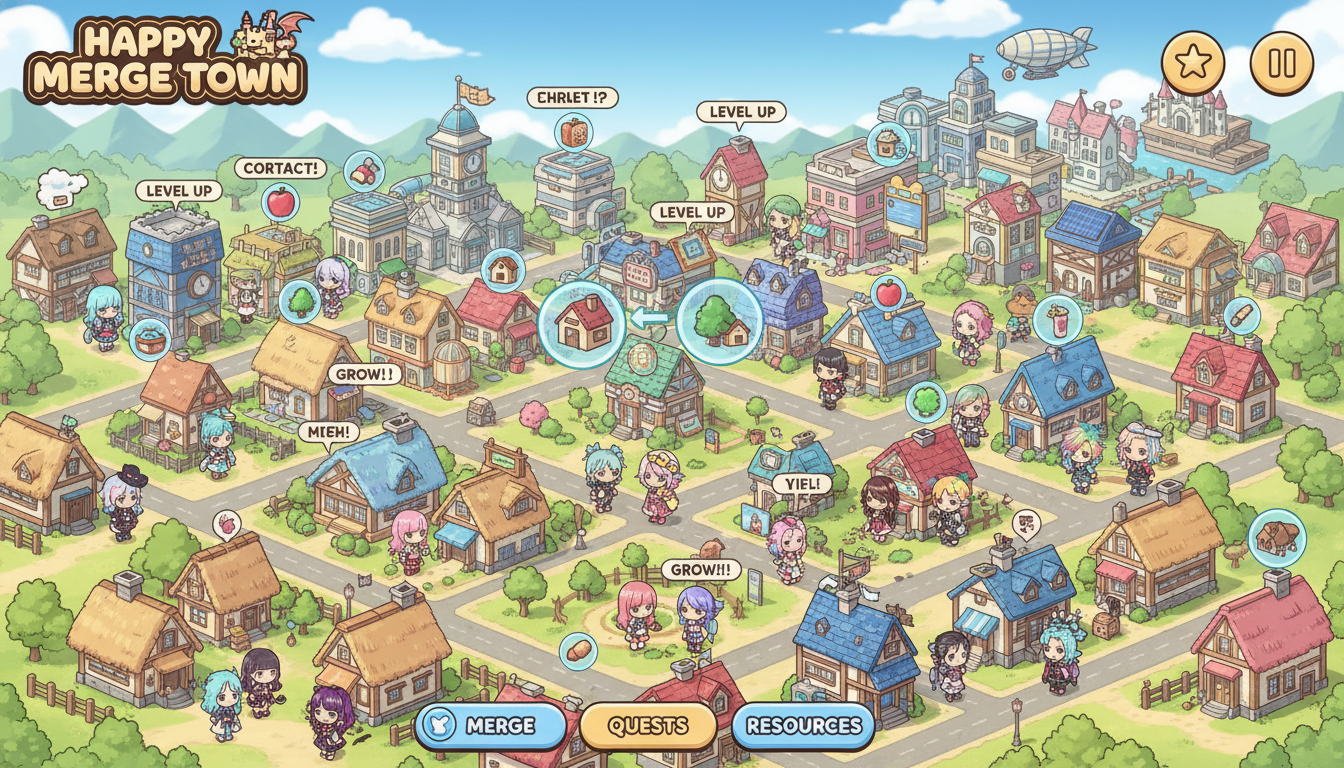Collect the basket bubble
Viewport: 1344px width, 768px height.
150,339
